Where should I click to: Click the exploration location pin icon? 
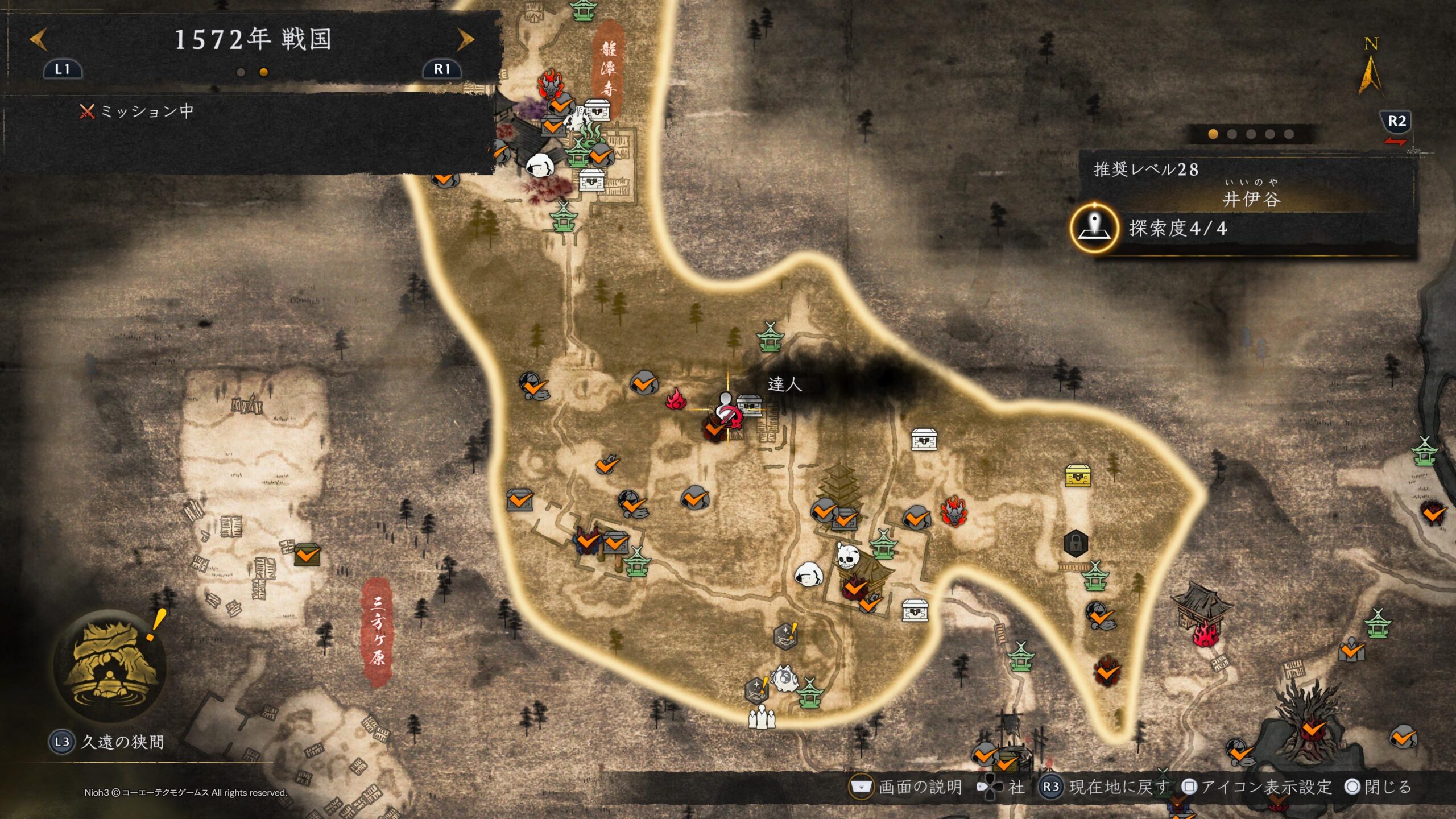pyautogui.click(x=1094, y=229)
